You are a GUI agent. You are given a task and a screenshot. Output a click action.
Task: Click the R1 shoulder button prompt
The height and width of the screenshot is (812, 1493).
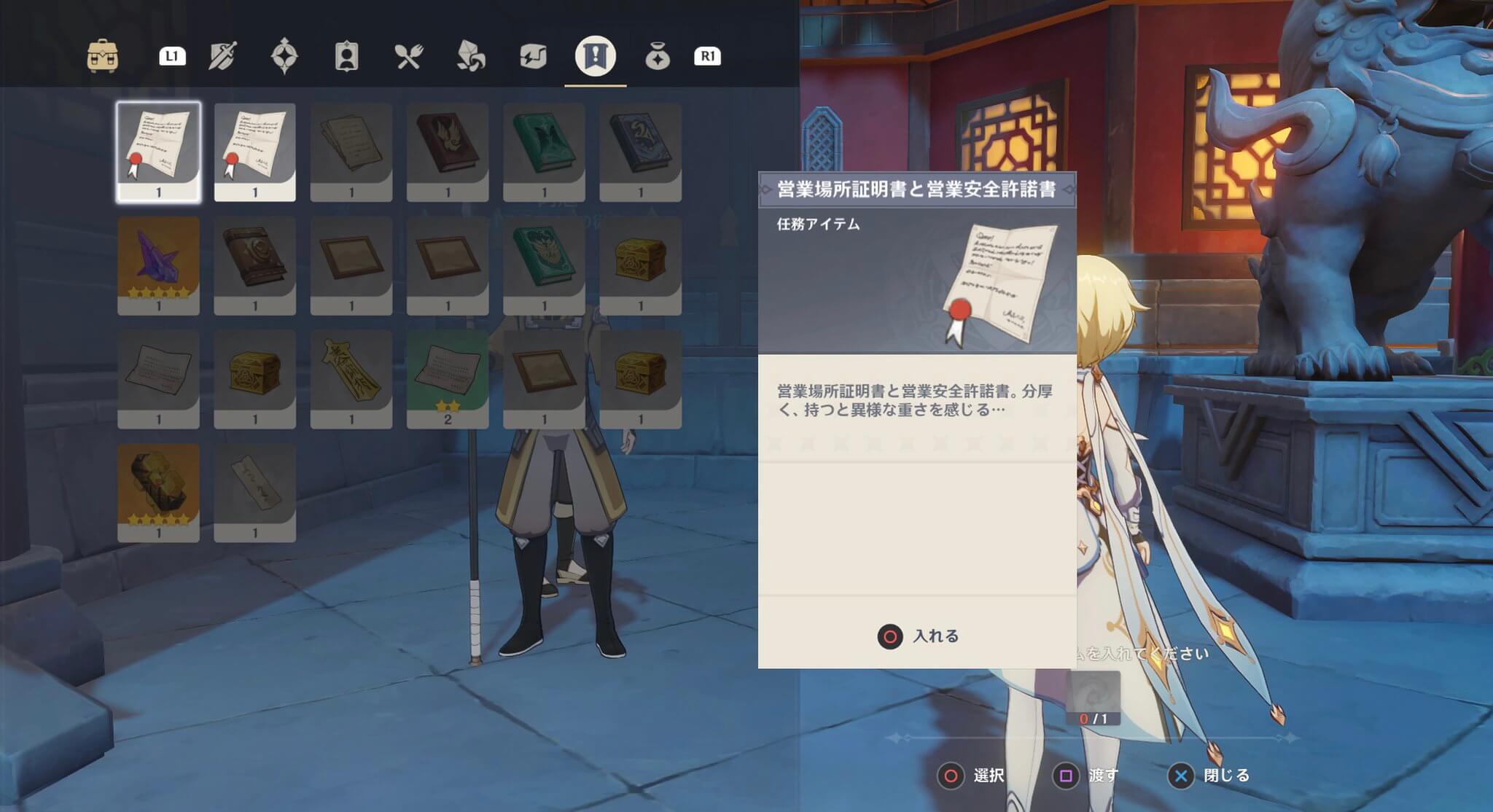point(706,55)
